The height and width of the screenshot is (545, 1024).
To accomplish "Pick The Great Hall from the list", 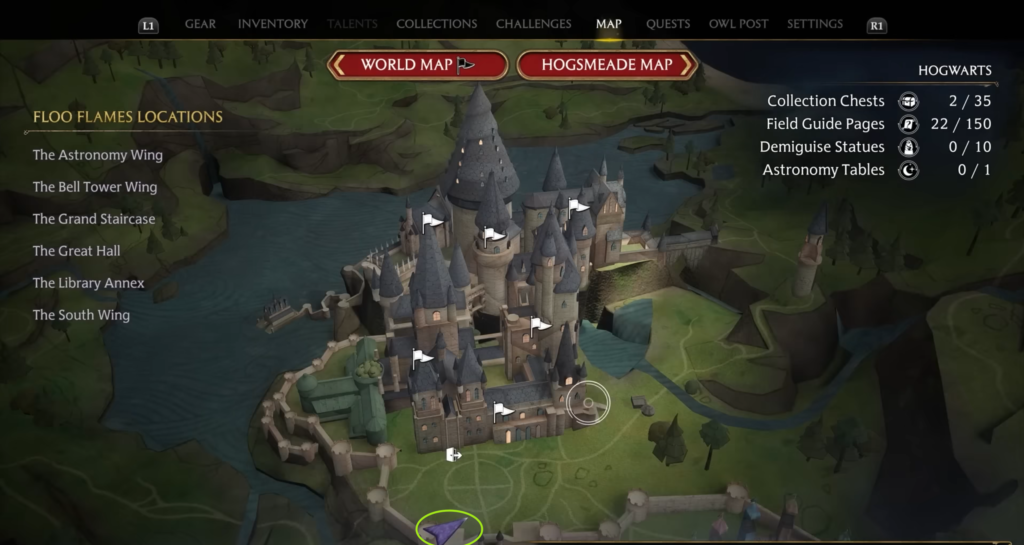I will click(x=76, y=251).
